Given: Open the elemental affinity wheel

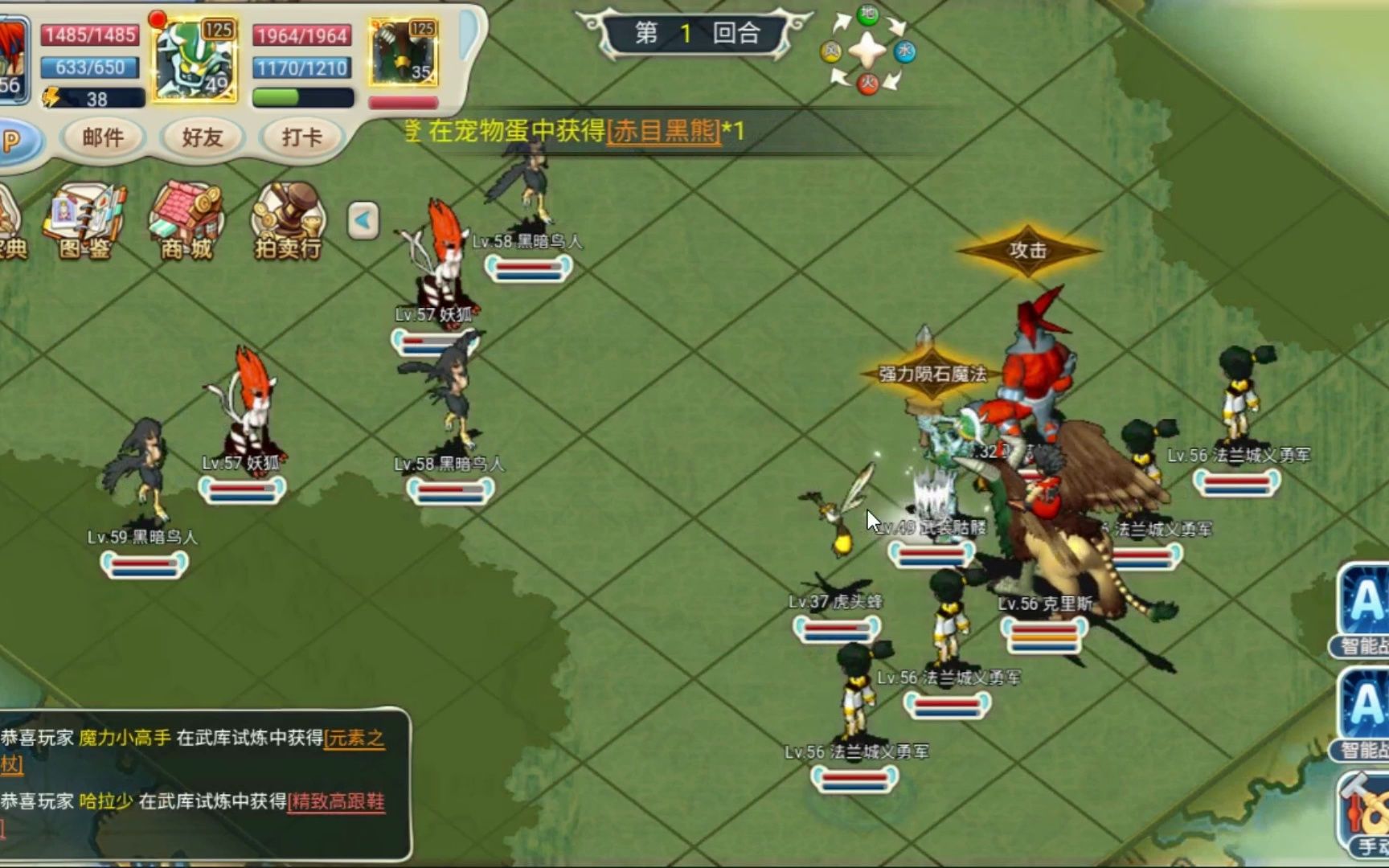Looking at the screenshot, I should click(x=867, y=51).
